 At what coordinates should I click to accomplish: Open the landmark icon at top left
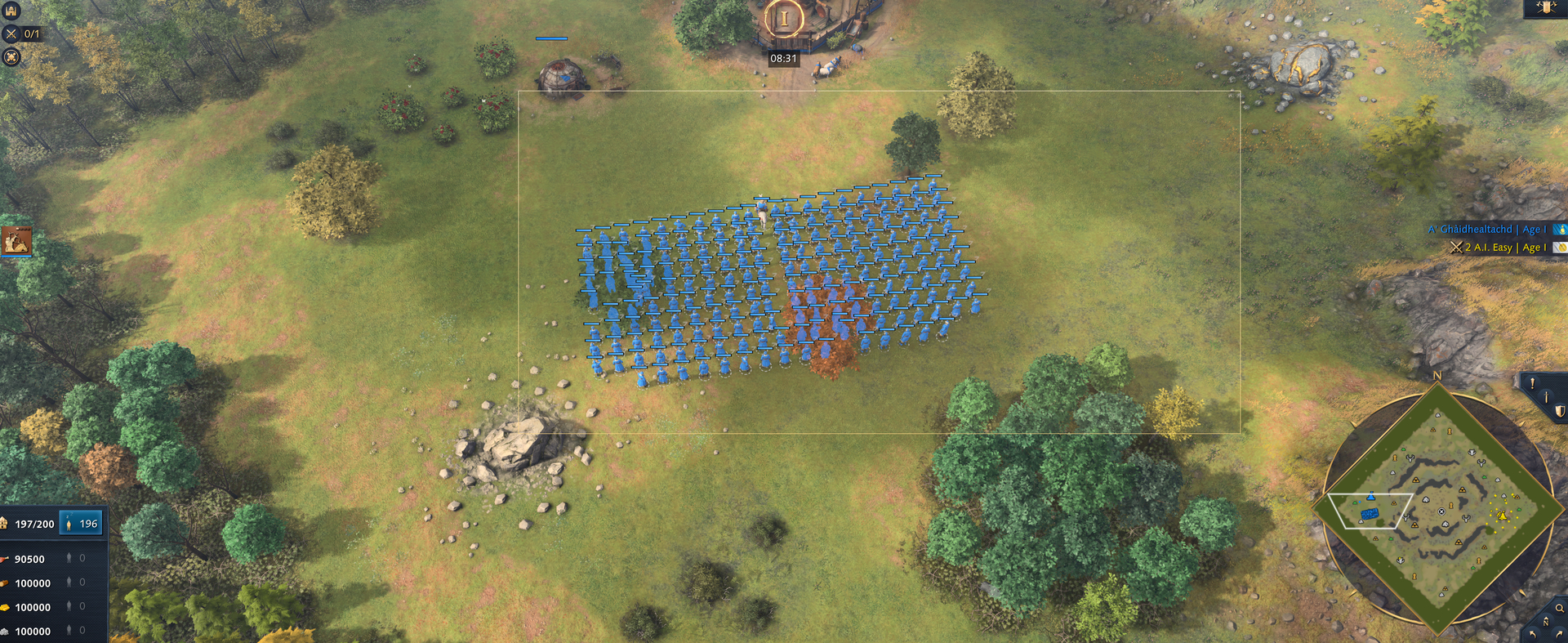[x=11, y=11]
